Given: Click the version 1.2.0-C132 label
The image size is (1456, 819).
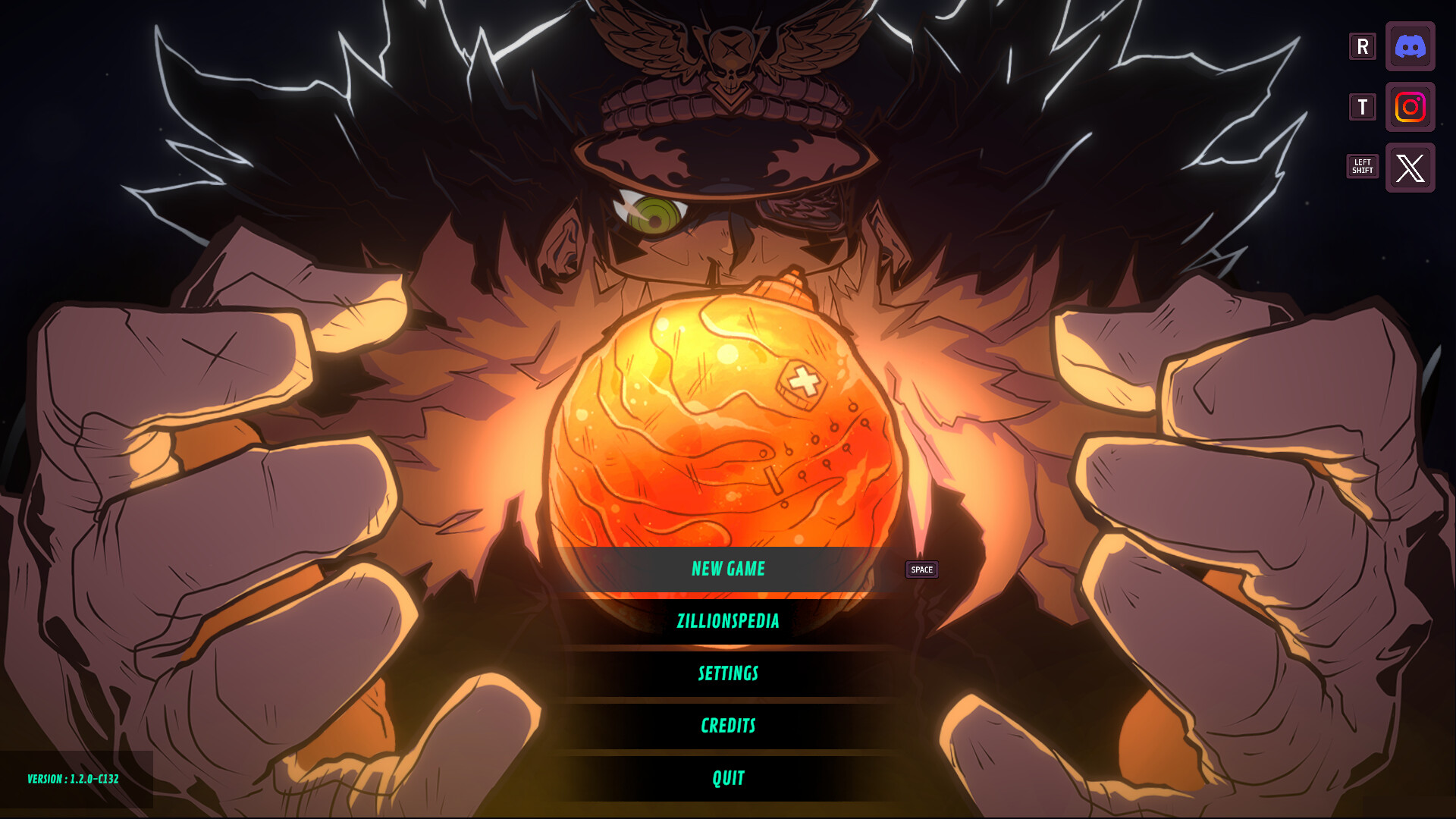Looking at the screenshot, I should [x=74, y=778].
